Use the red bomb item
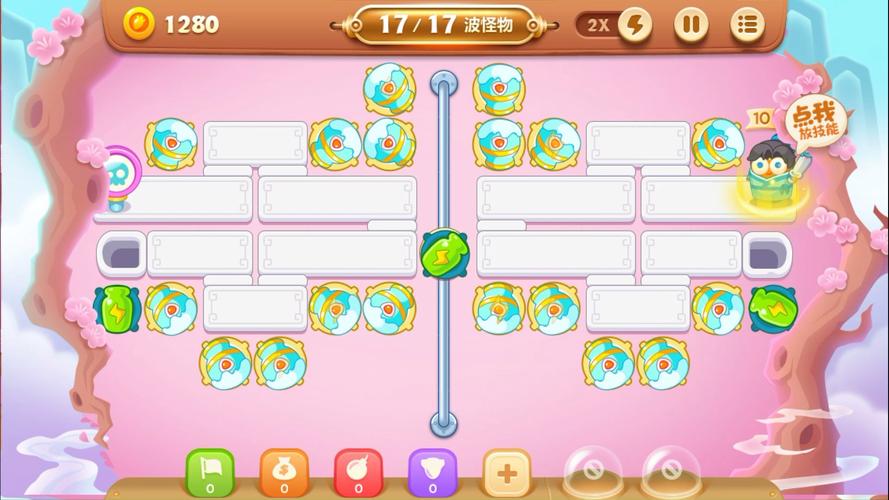889x500 pixels. point(358,471)
